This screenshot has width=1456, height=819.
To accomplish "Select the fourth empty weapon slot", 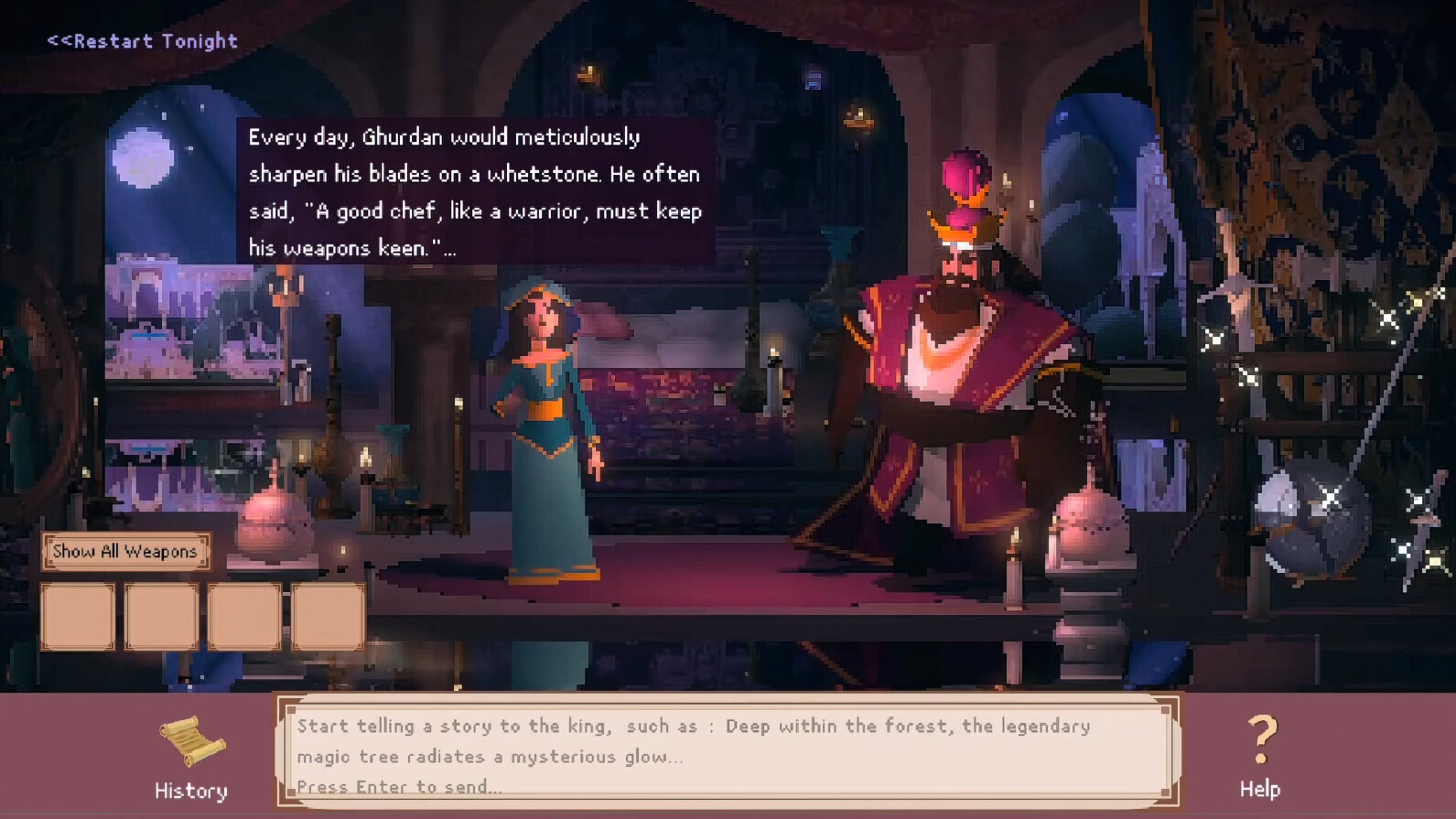I will 326,616.
